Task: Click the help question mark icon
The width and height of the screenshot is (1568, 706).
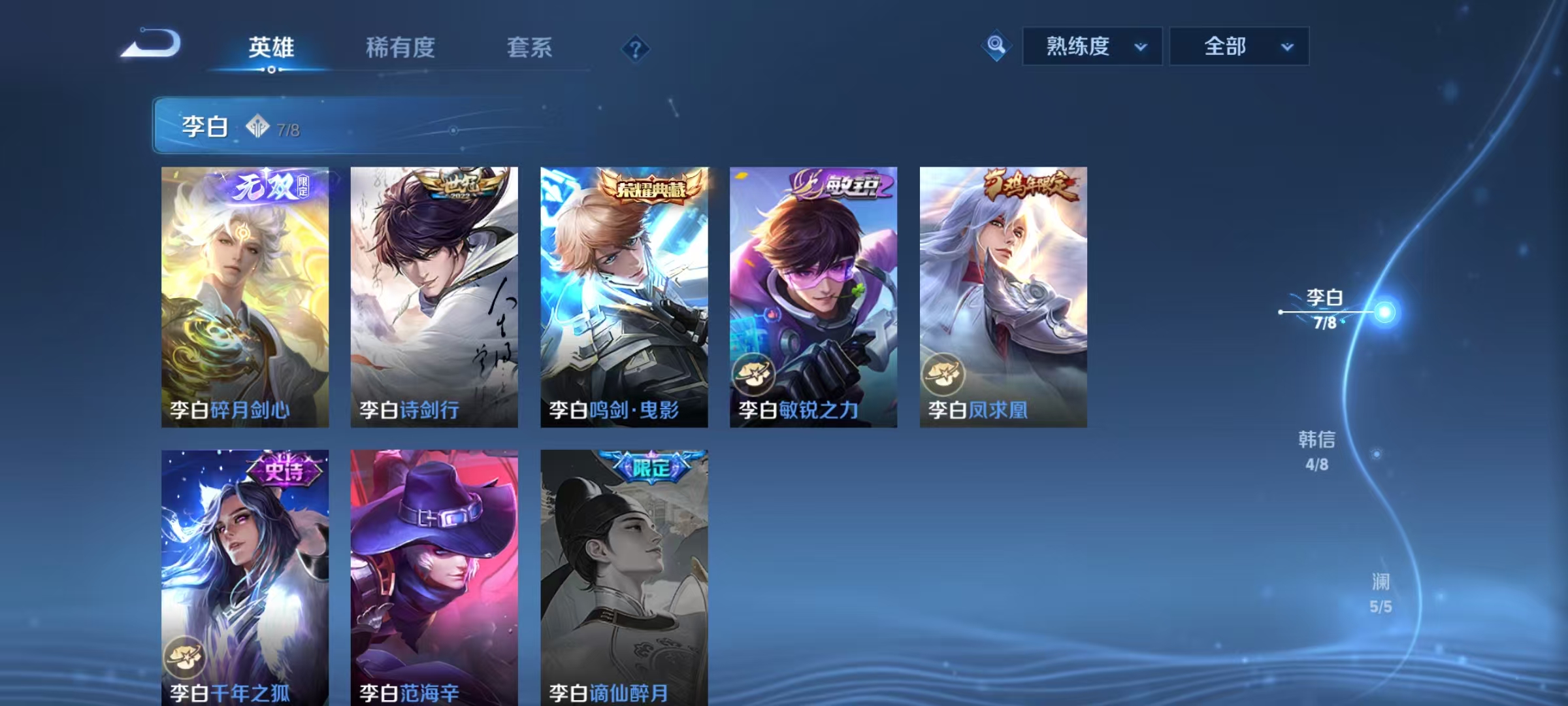Action: click(x=636, y=49)
